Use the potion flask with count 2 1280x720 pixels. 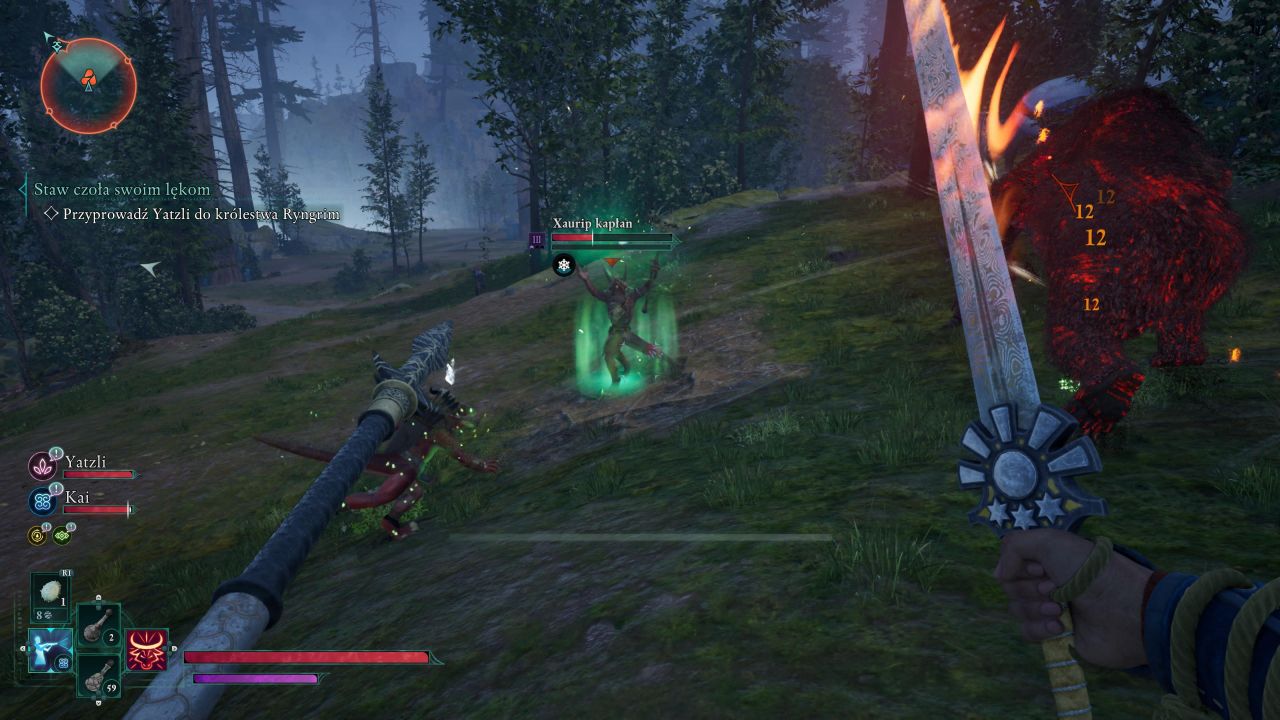tap(99, 625)
